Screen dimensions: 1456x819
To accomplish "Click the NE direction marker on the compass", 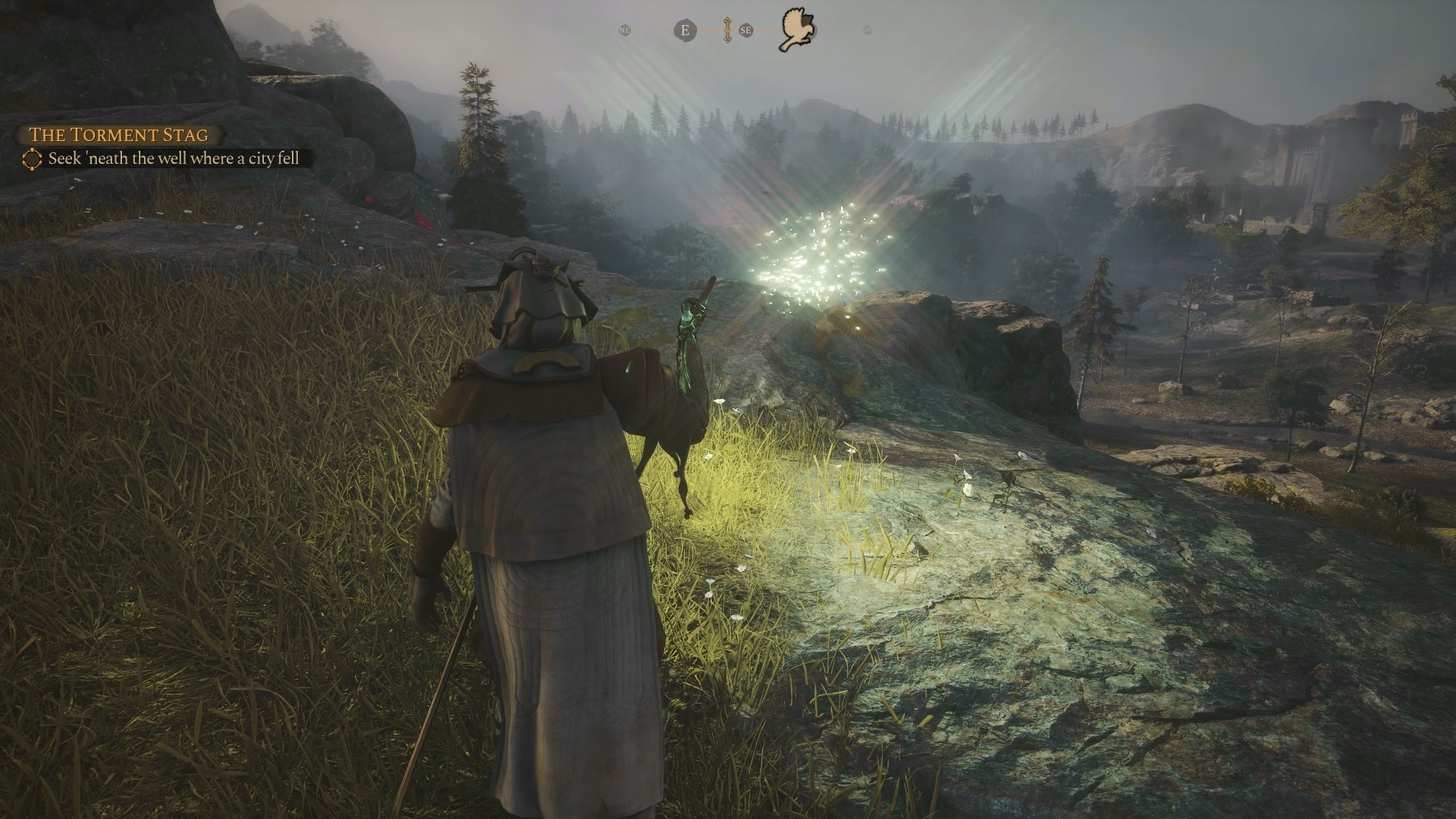I will (624, 31).
